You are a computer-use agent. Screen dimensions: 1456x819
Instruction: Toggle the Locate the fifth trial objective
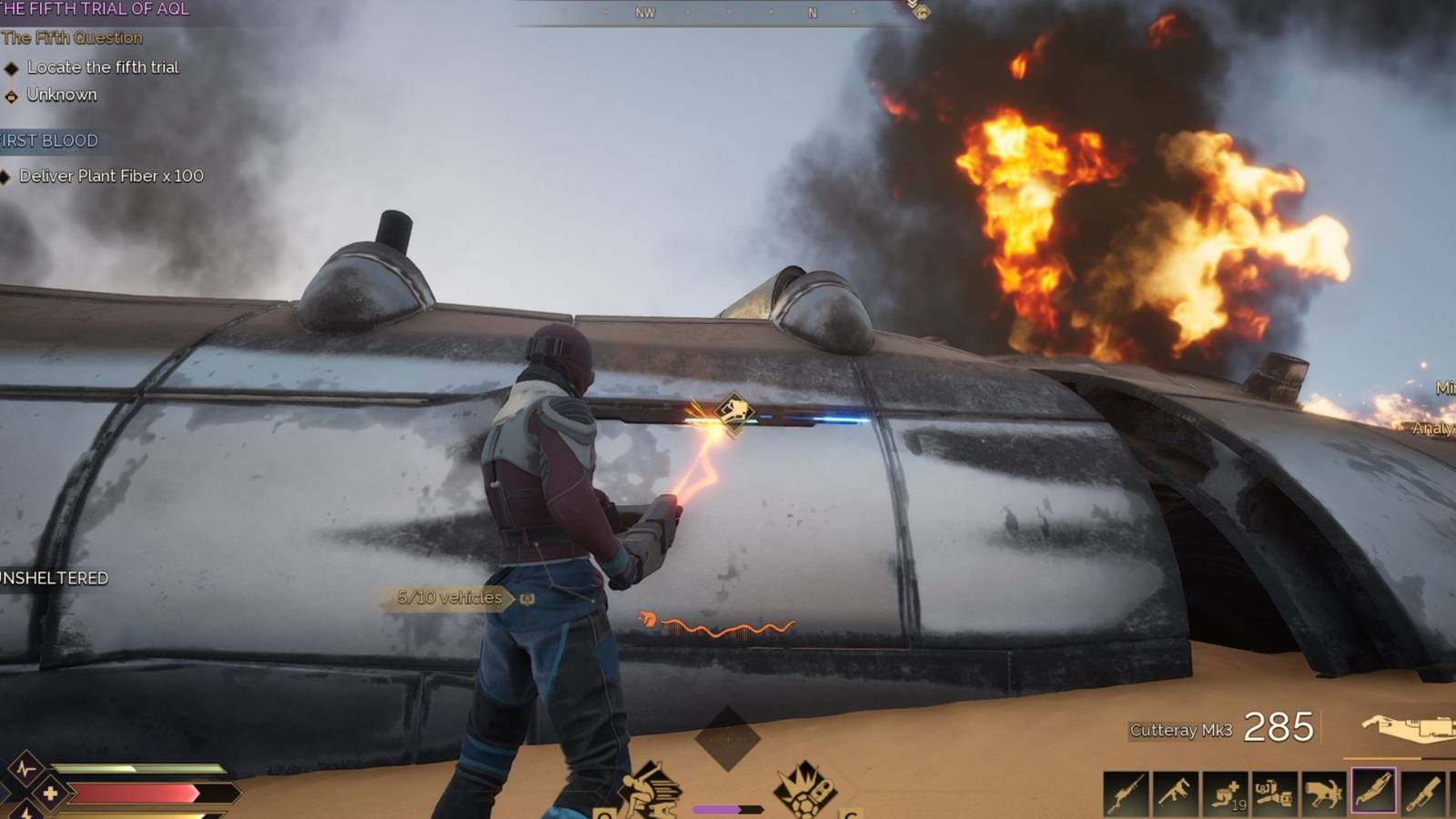click(103, 66)
